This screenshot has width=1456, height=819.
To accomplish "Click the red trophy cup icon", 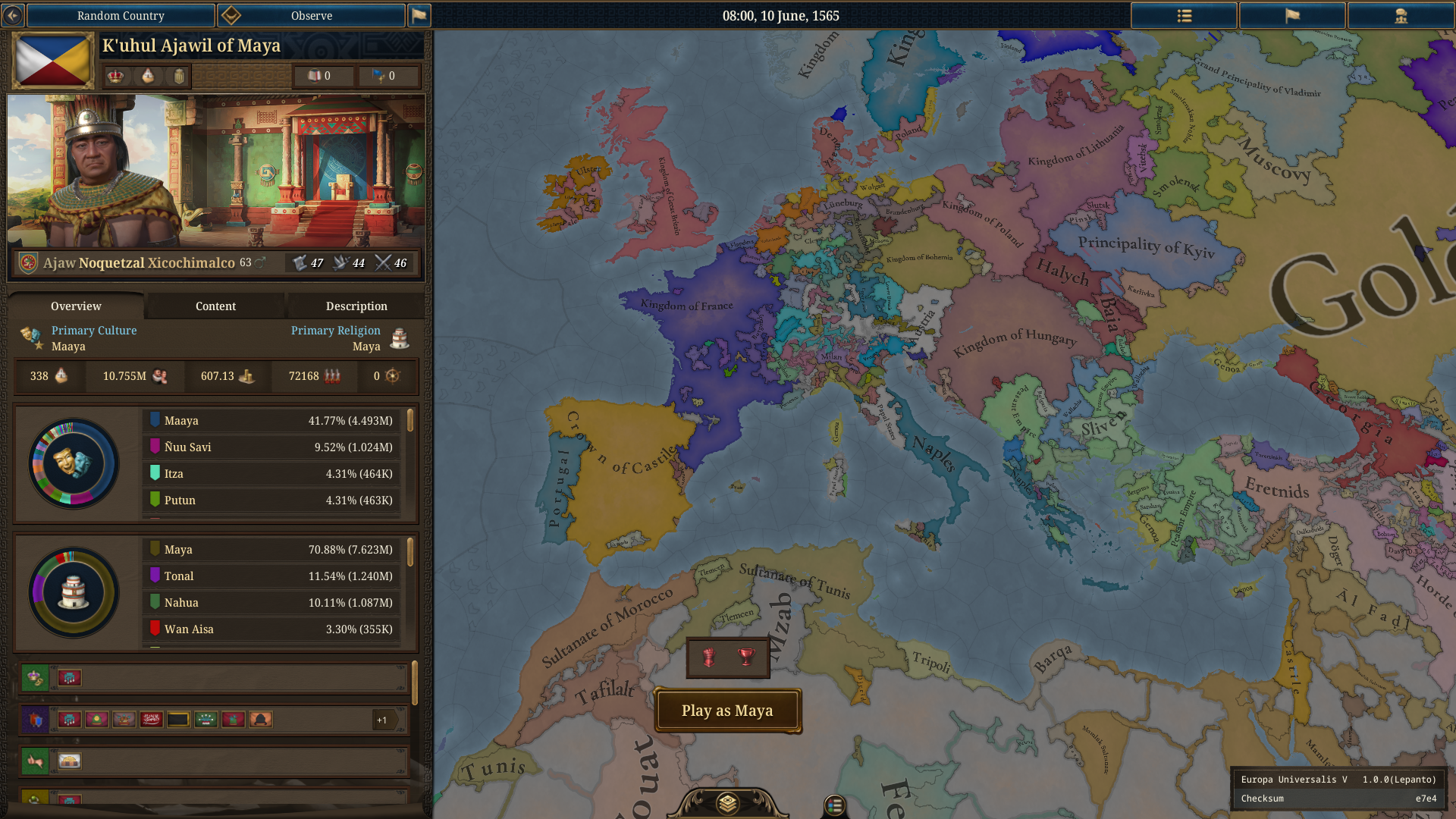I will (747, 657).
